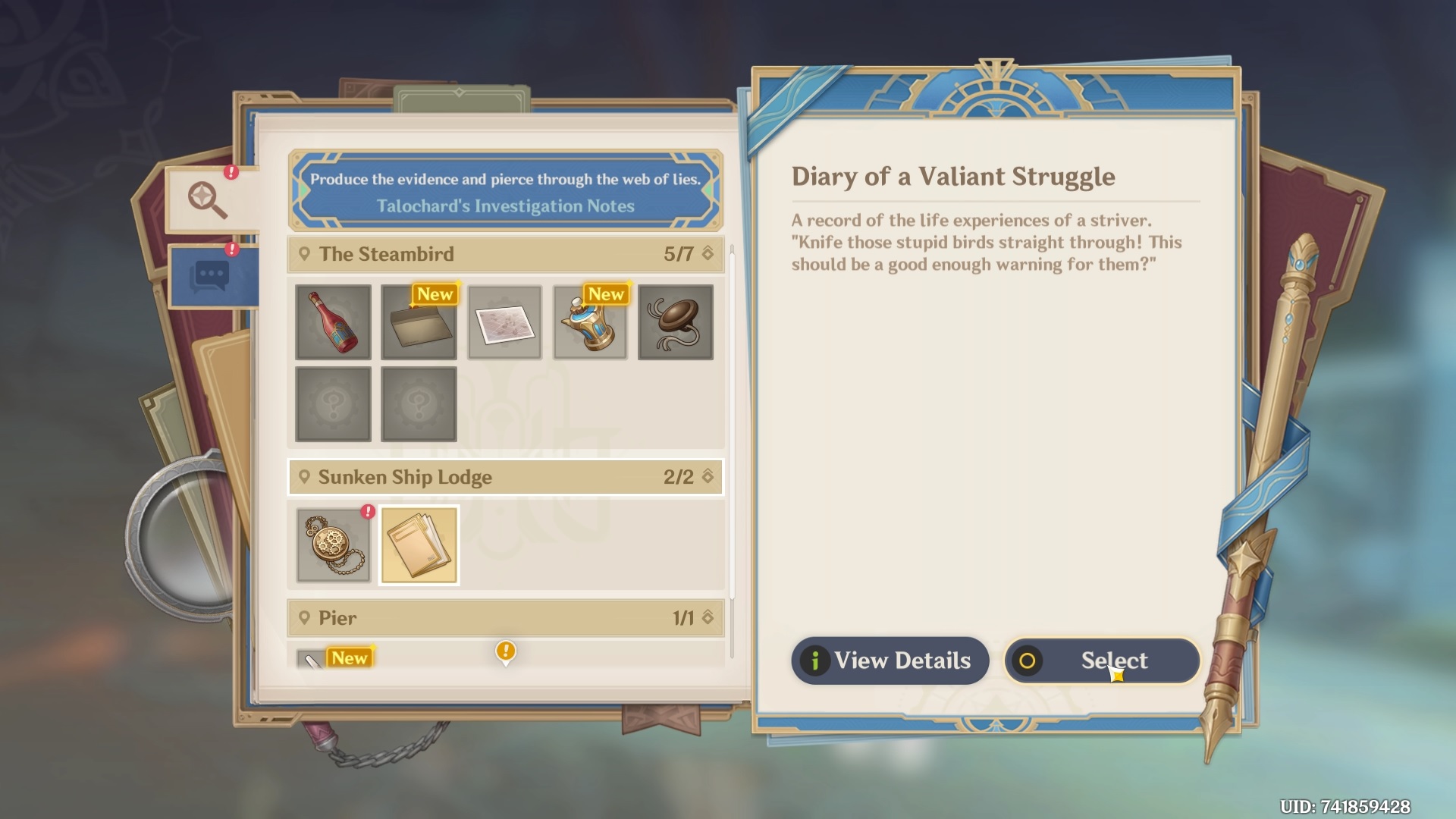Choose the photograph evidence slot
Viewport: 1456px width, 819px height.
click(504, 322)
